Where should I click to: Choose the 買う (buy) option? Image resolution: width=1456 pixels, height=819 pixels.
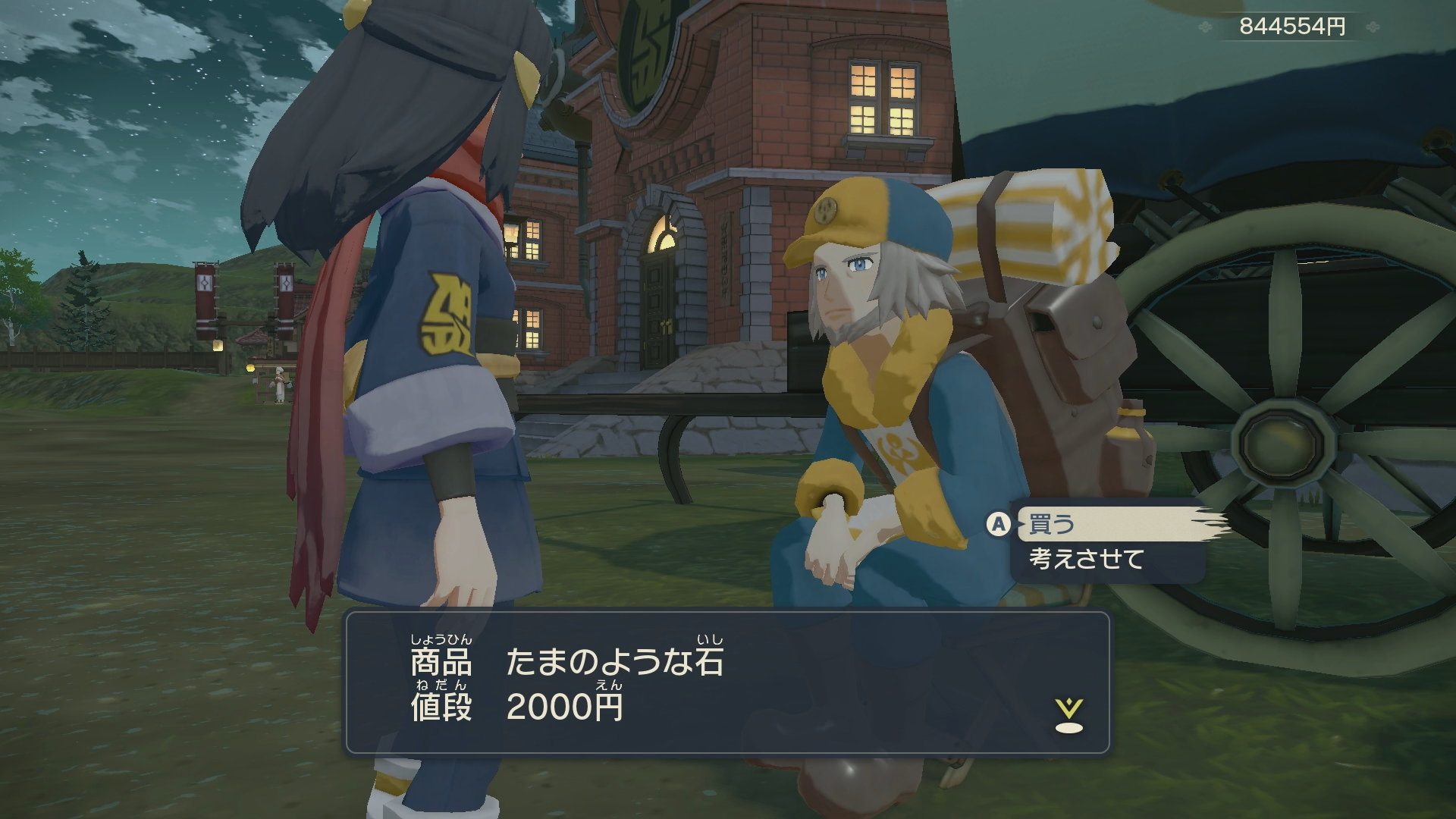click(x=1053, y=524)
